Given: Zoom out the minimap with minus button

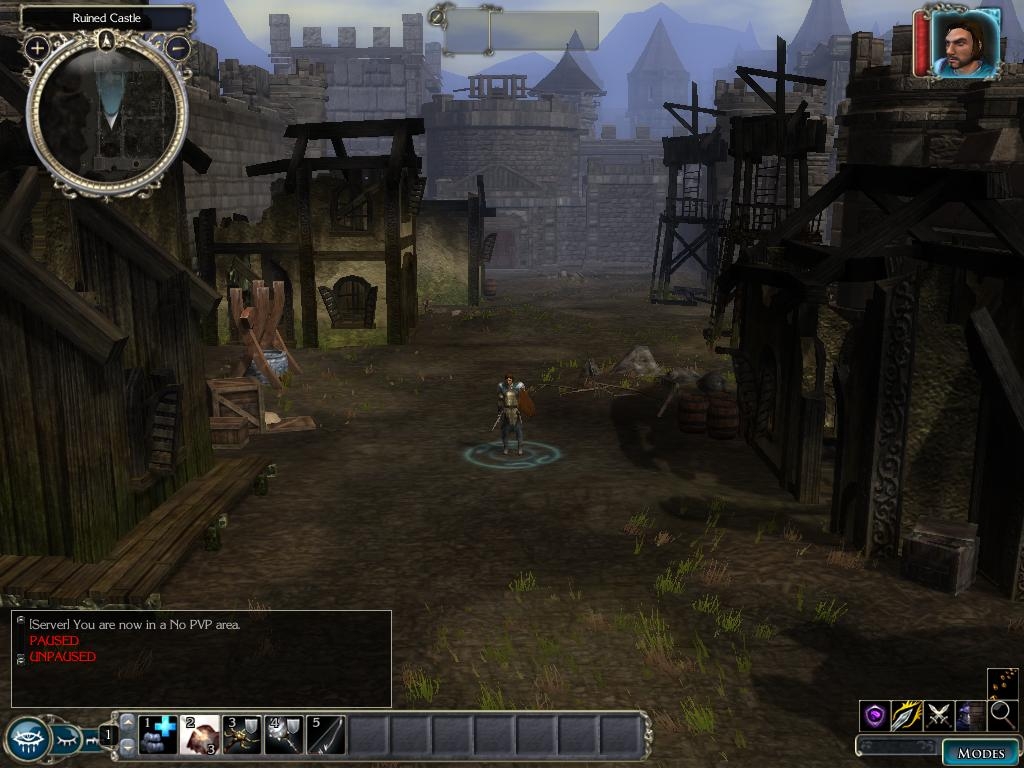Looking at the screenshot, I should click(178, 47).
